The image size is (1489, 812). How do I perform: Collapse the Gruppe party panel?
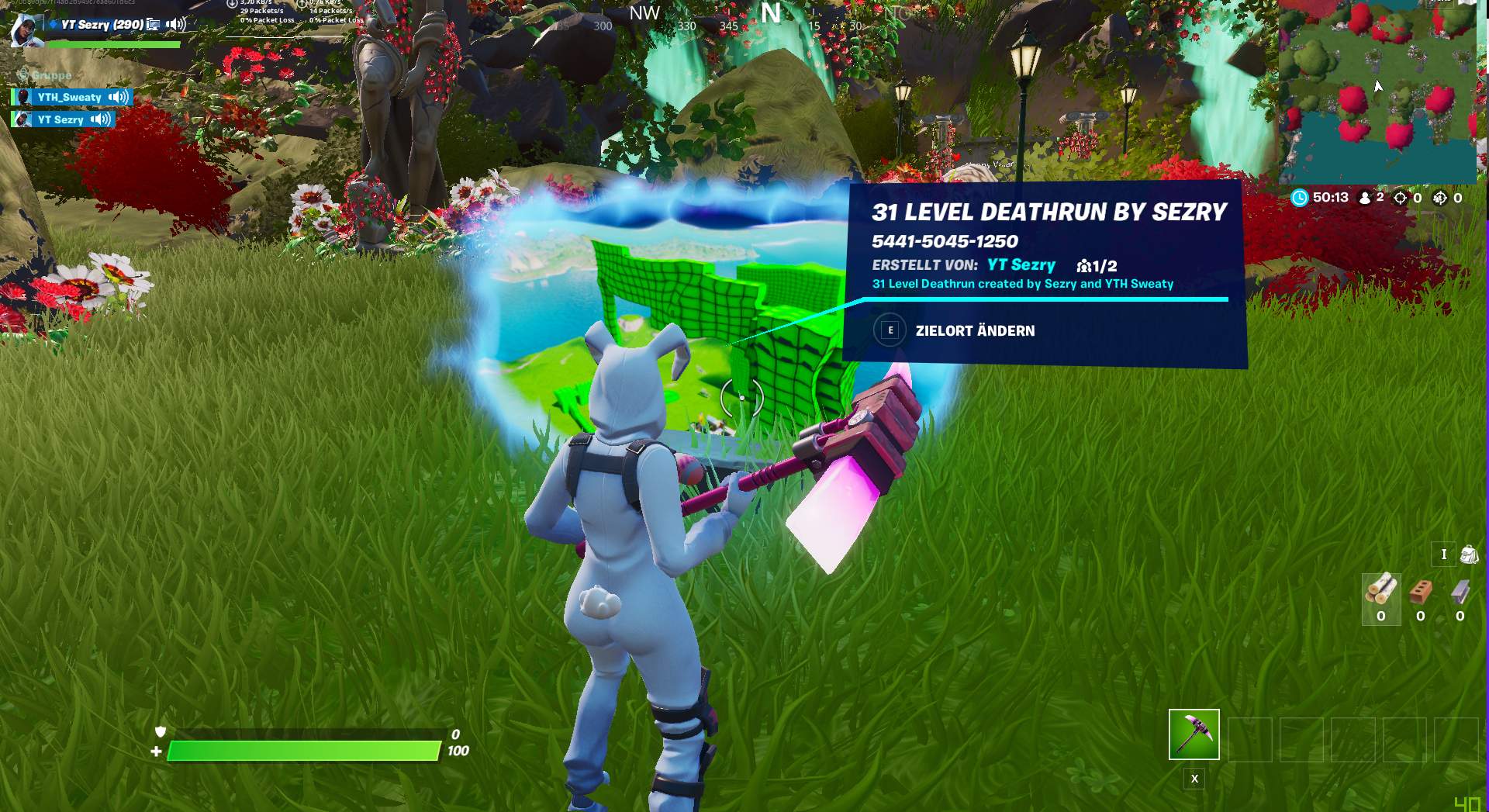click(x=24, y=75)
